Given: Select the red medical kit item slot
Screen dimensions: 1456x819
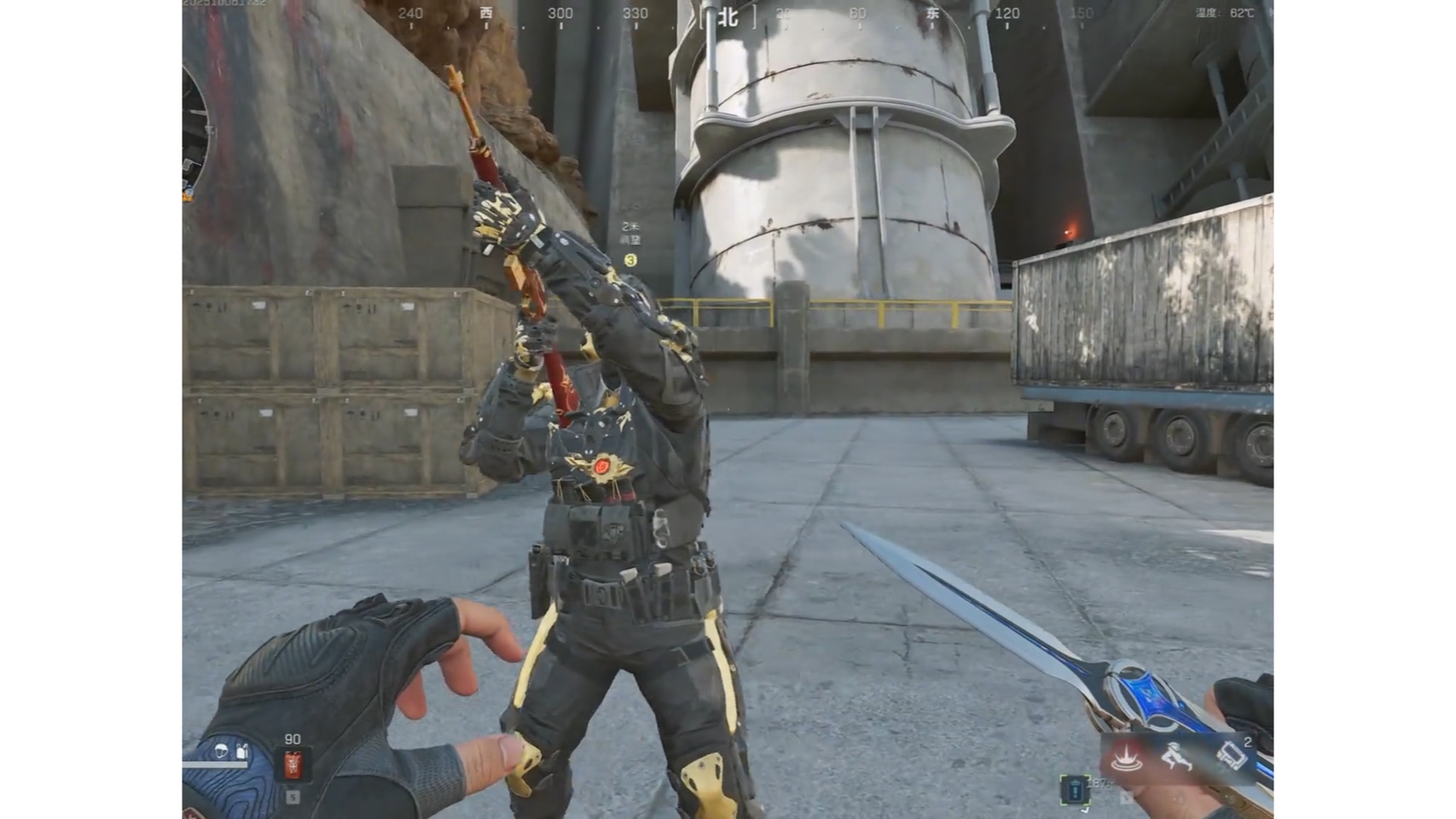Looking at the screenshot, I should coord(293,765).
